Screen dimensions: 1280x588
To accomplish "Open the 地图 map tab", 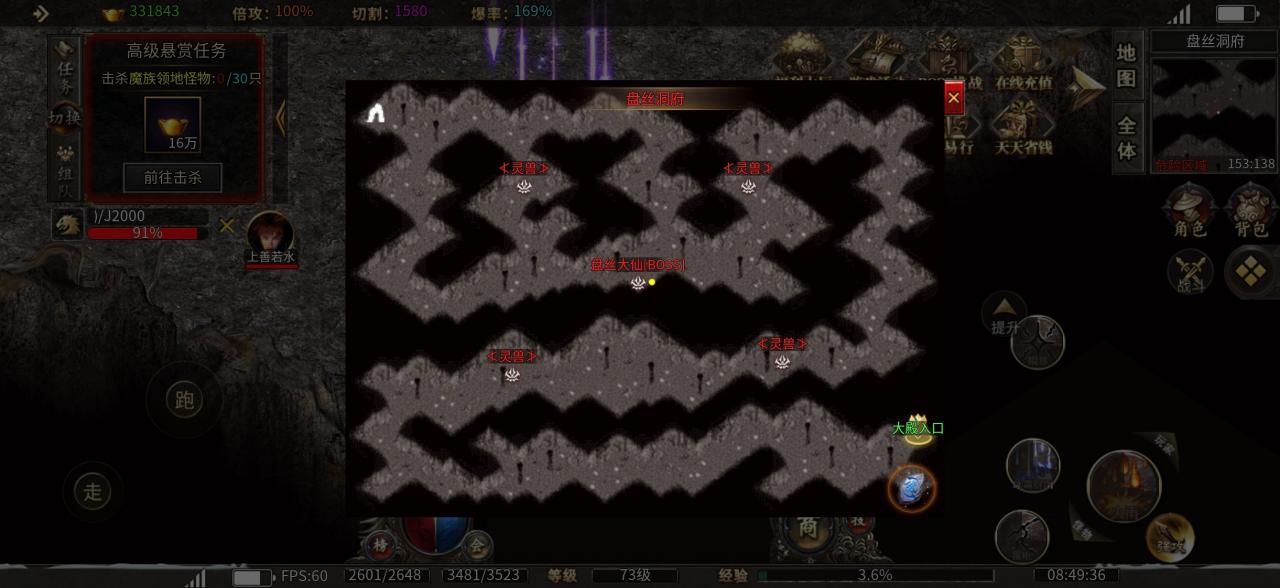I will [1127, 65].
